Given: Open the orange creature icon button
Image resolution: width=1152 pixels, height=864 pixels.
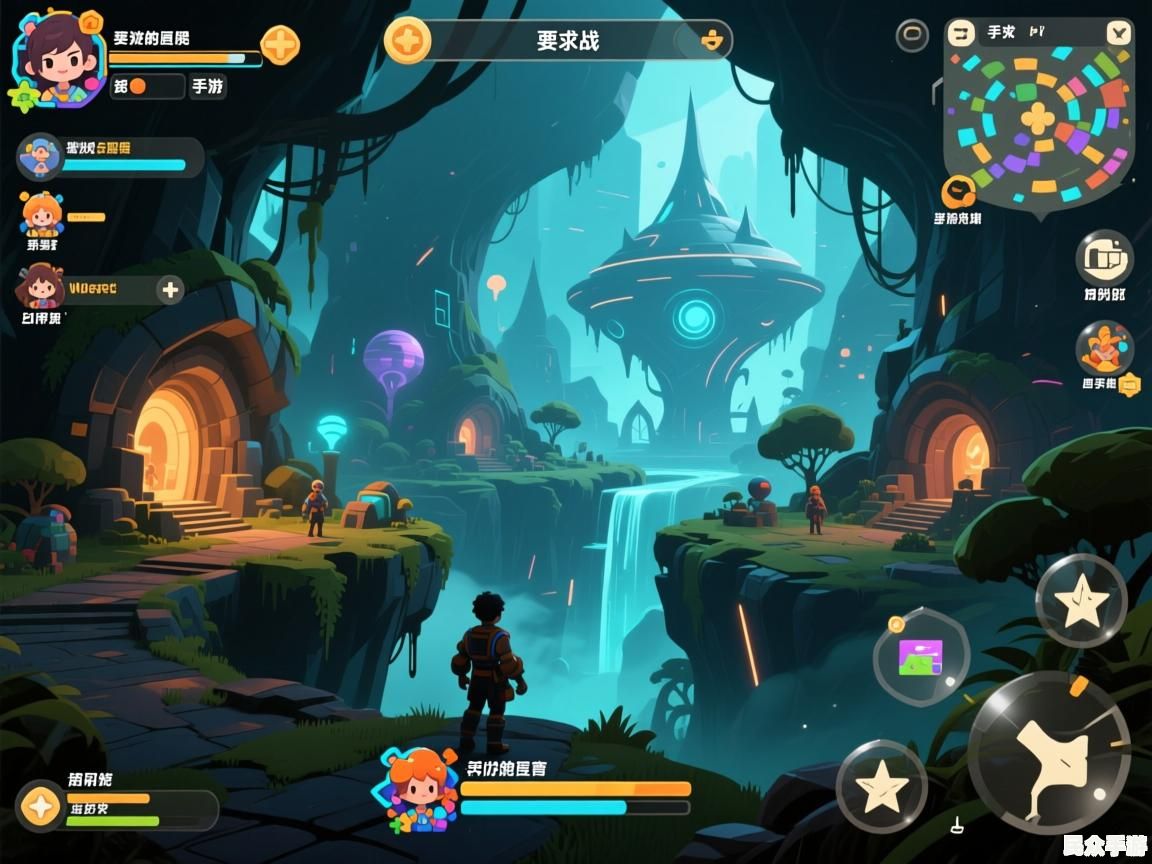Looking at the screenshot, I should 1104,349.
